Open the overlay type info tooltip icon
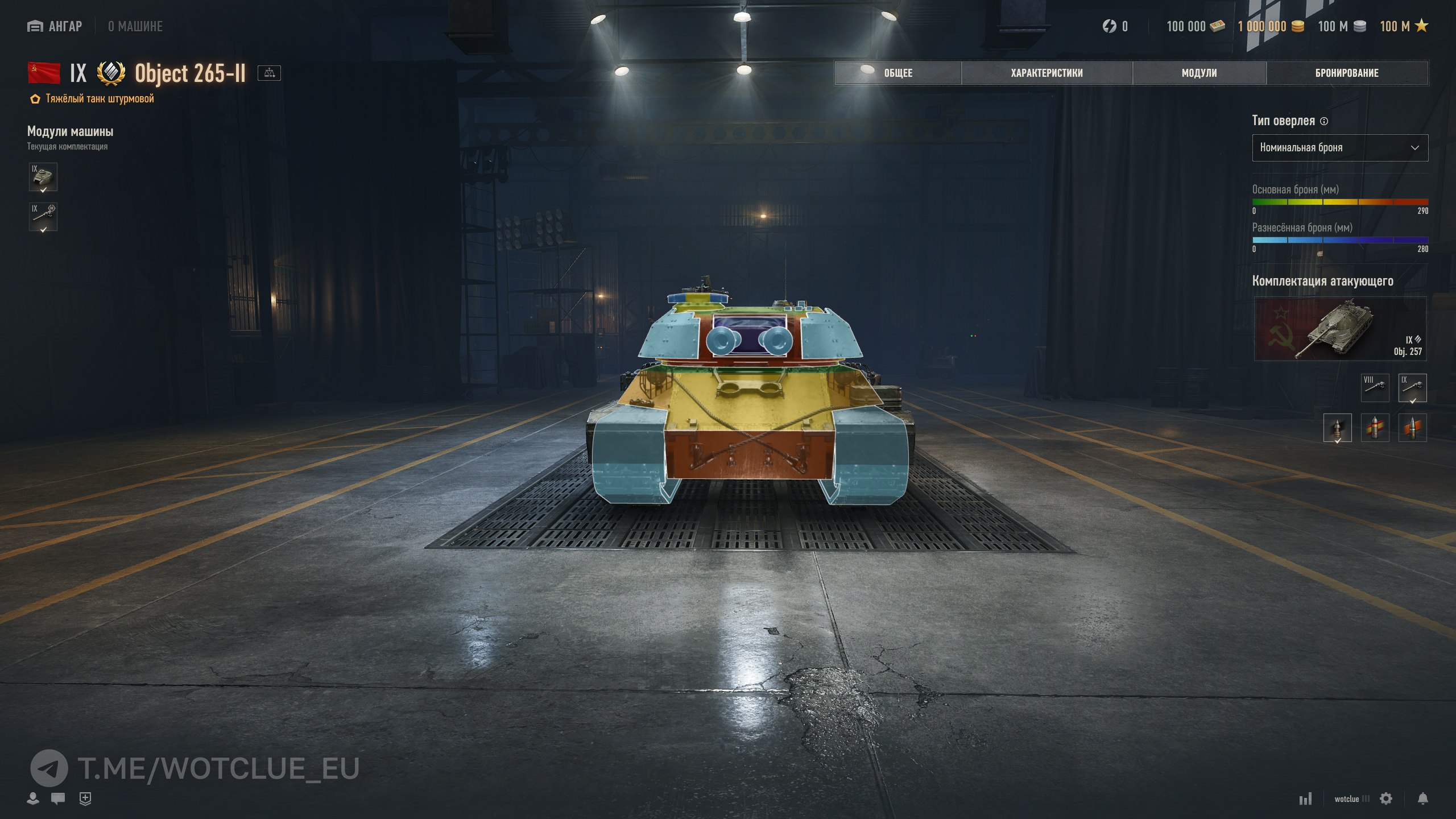Viewport: 1456px width, 819px height. (1324, 121)
